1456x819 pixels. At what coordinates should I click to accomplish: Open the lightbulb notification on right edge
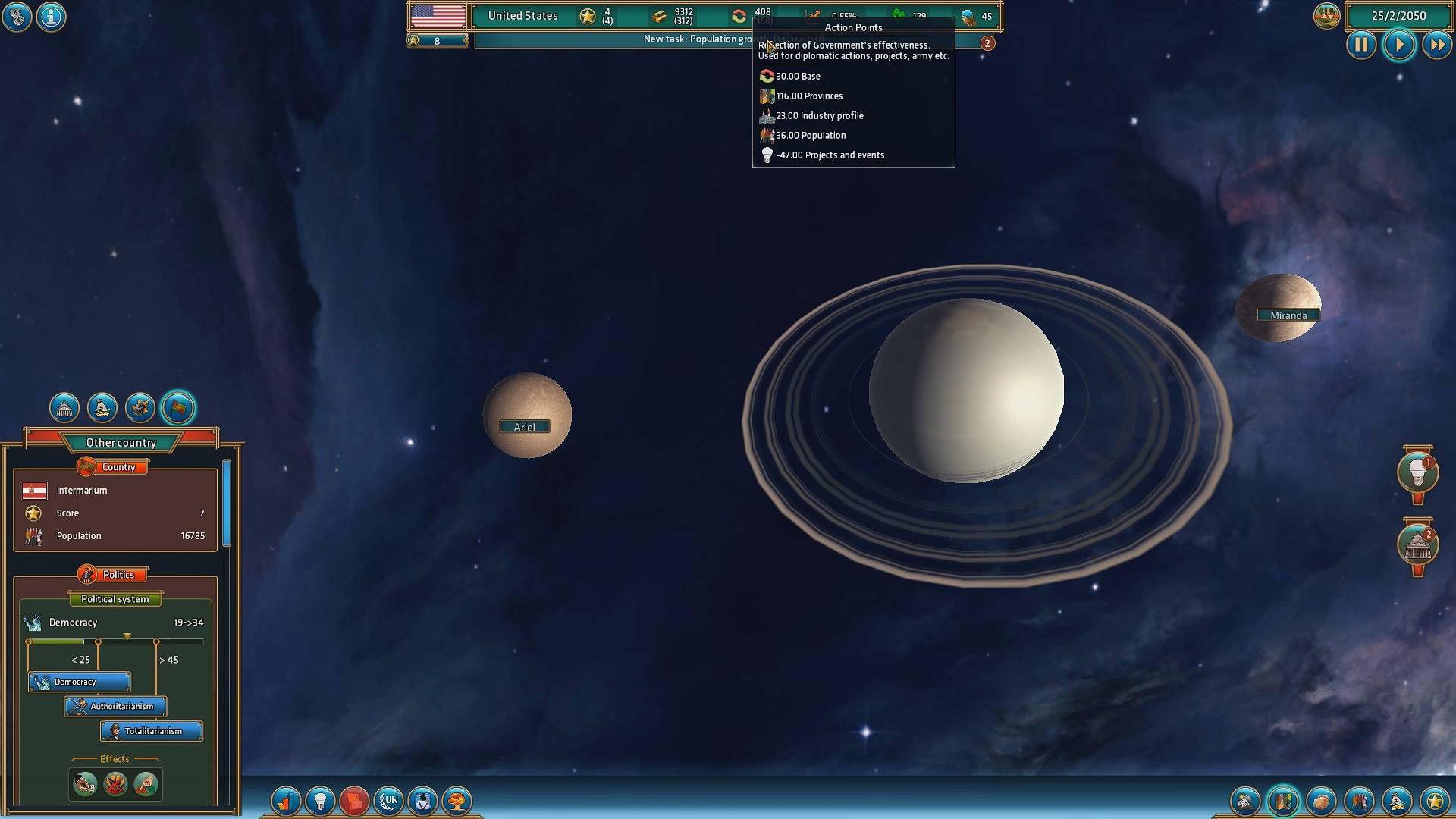tap(1417, 473)
